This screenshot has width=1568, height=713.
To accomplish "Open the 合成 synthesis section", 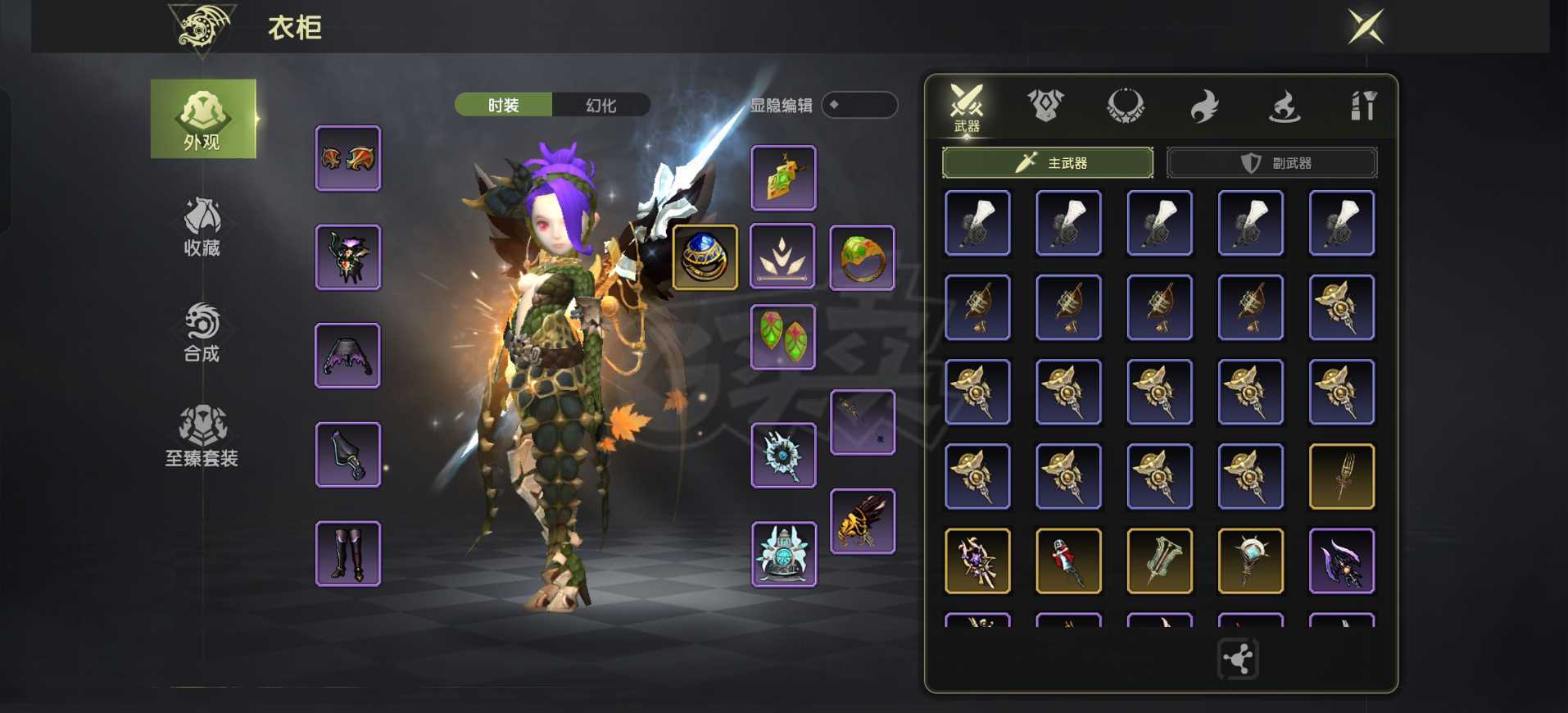I will pos(202,332).
